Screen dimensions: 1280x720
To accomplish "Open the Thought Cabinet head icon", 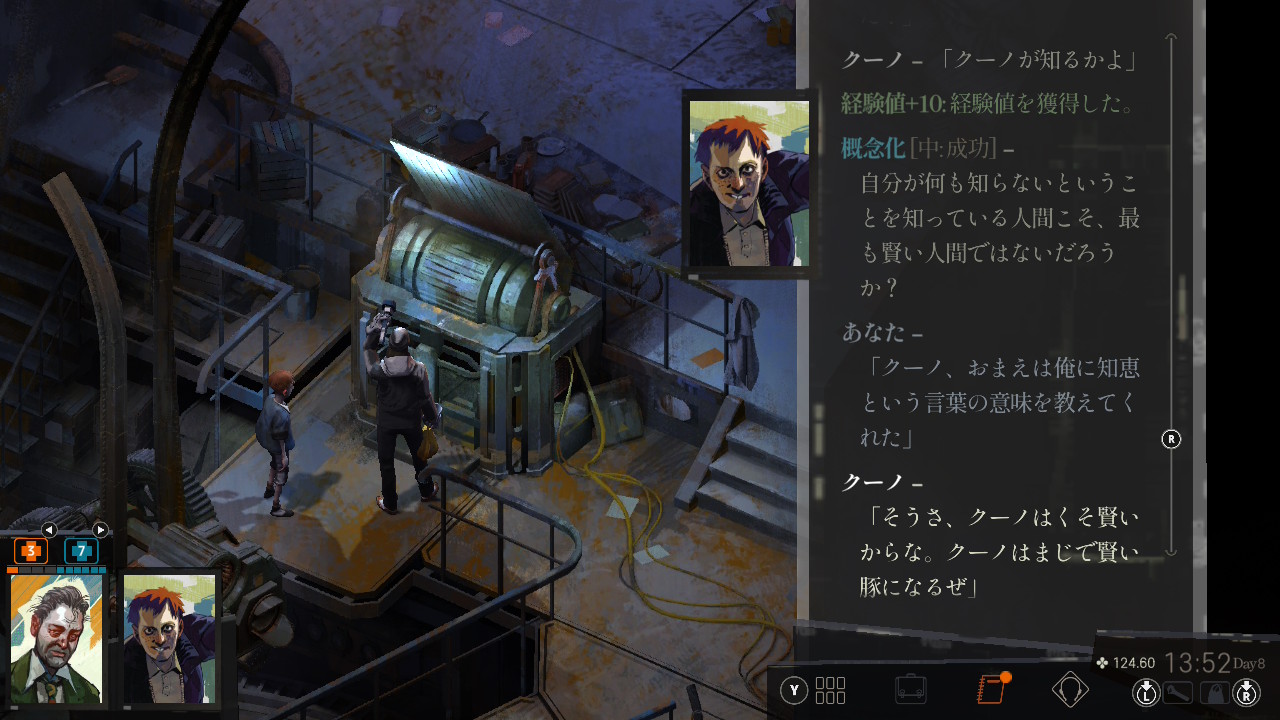I will coord(1070,690).
